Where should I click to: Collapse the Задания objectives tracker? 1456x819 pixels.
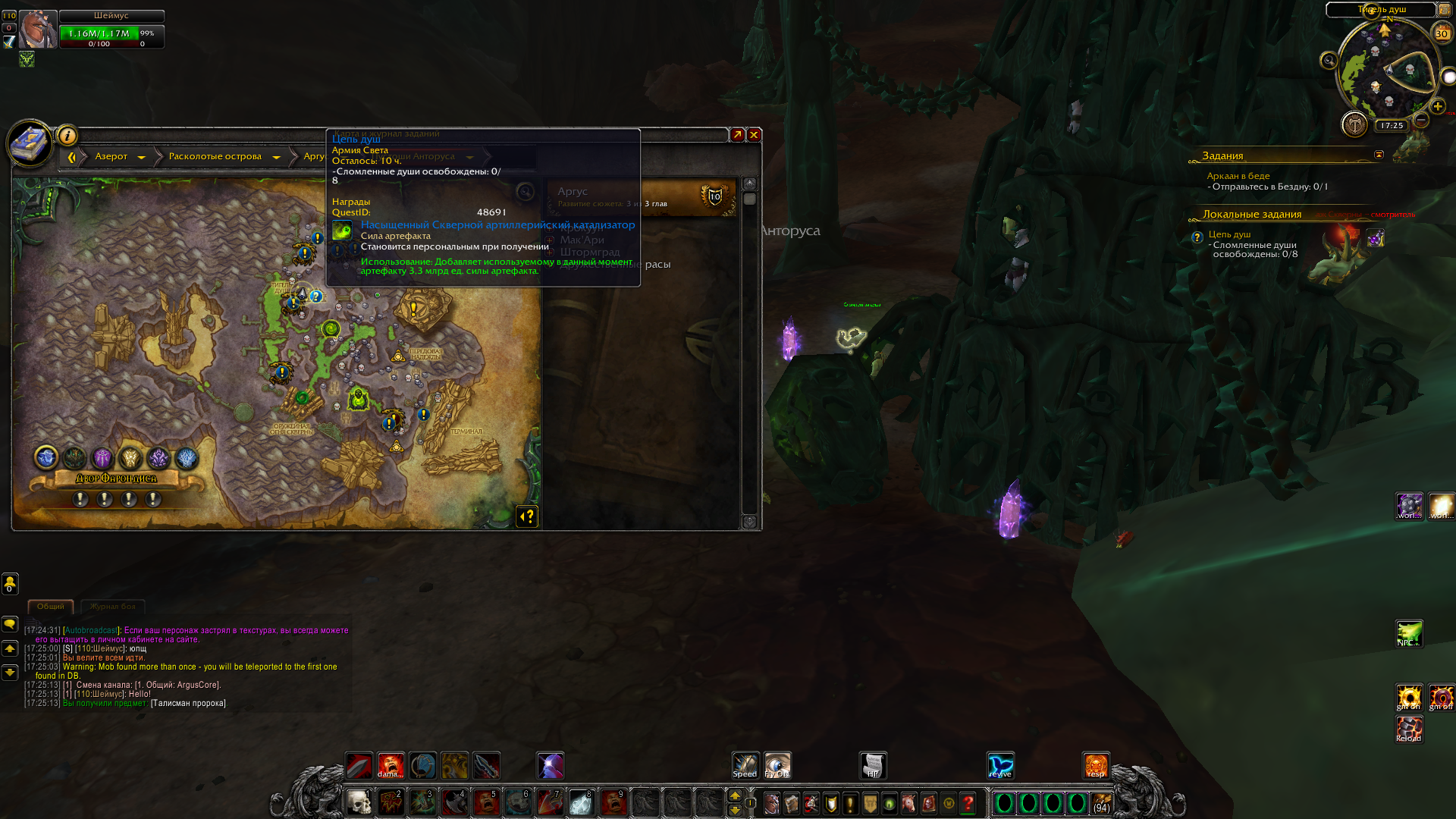[x=1379, y=155]
